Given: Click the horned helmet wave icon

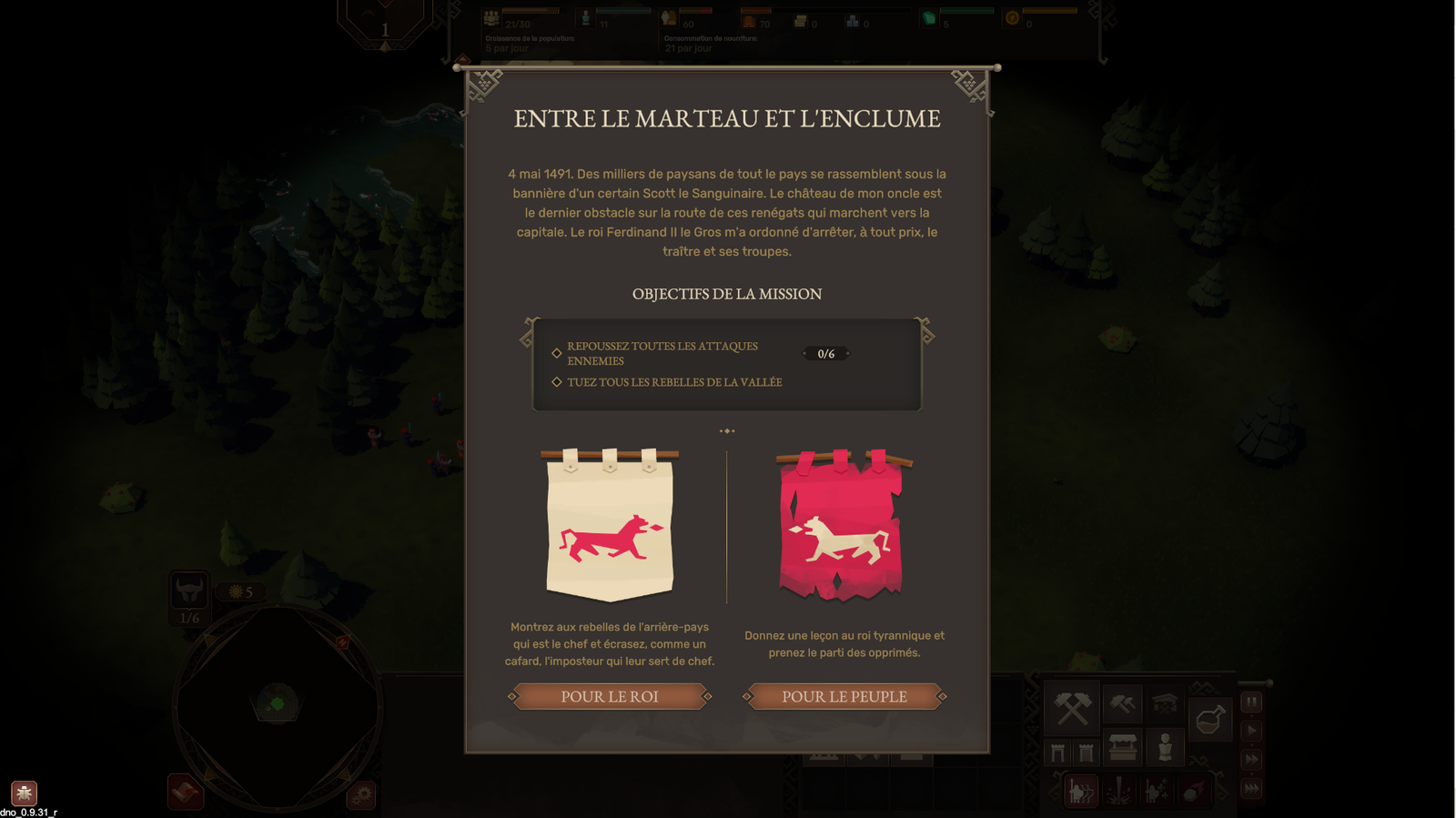Looking at the screenshot, I should (x=189, y=591).
